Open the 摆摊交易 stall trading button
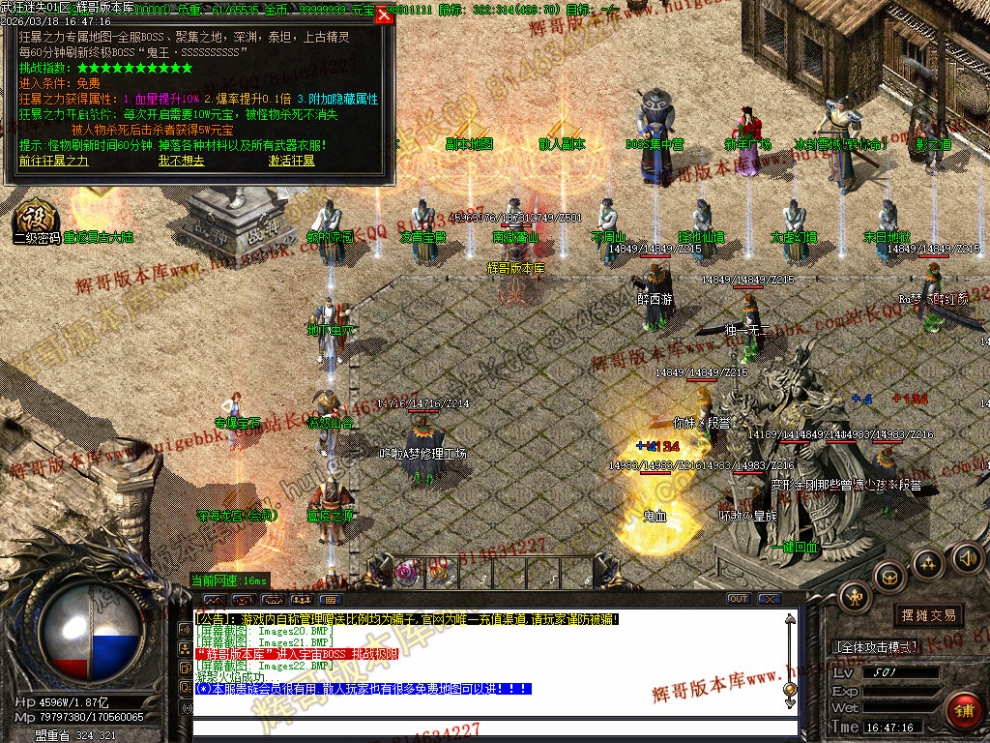Viewport: 990px width, 743px height. [928, 615]
